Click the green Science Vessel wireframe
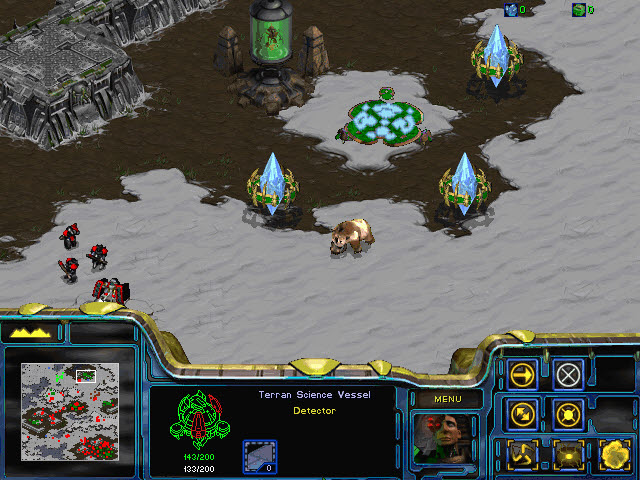This screenshot has width=640, height=480. click(x=195, y=421)
